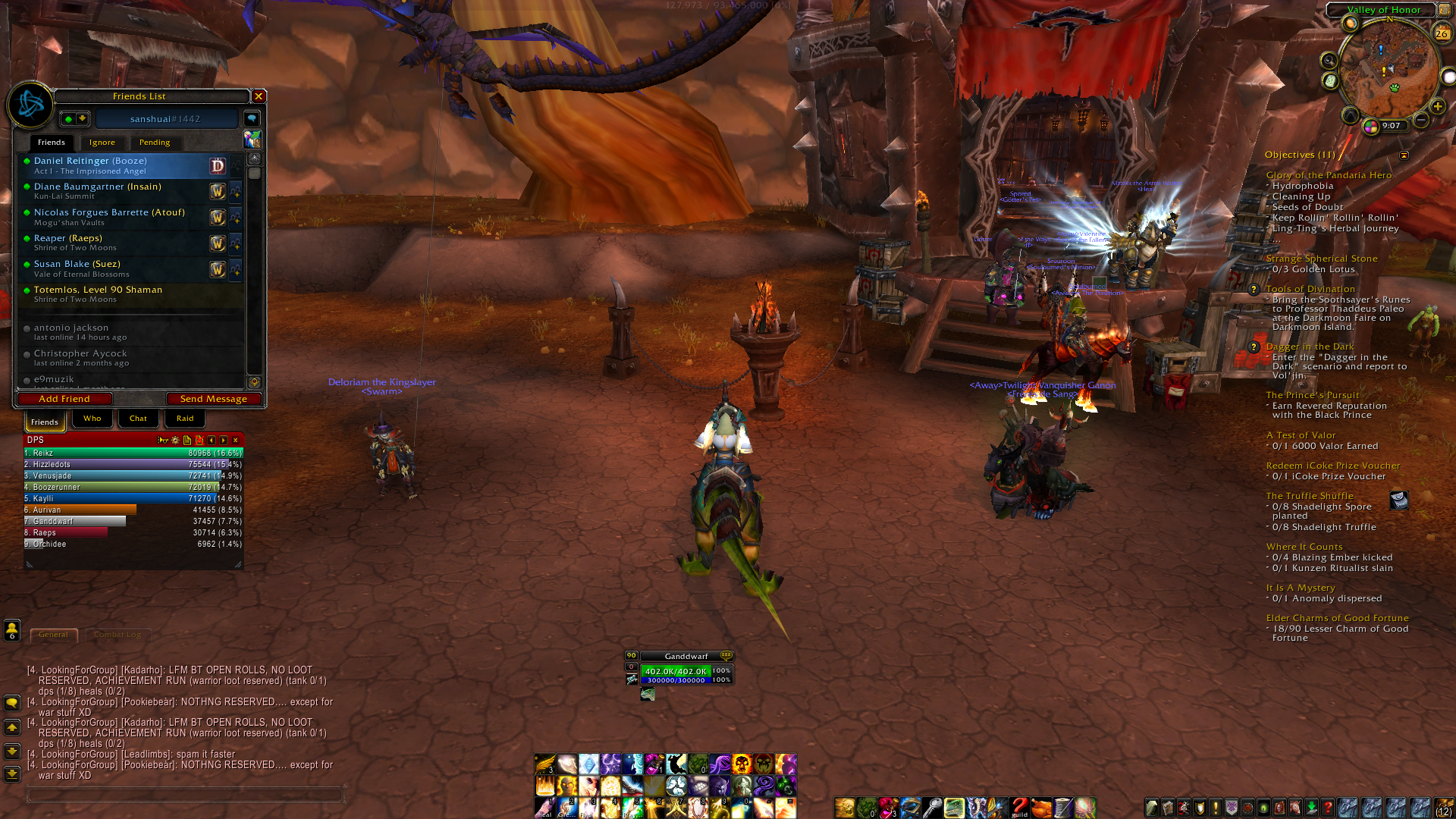Click the chat input box
The image size is (1456, 819).
pos(185,795)
